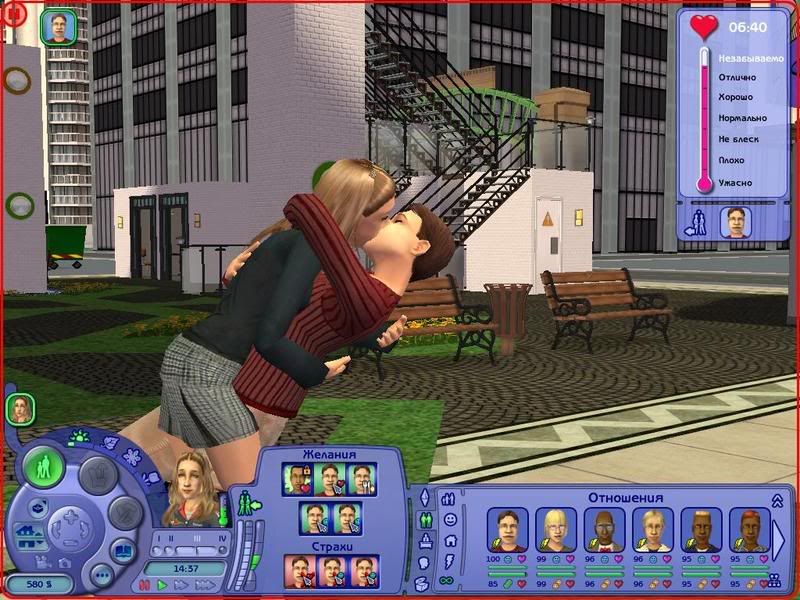Set game speed to normal play

pyautogui.click(x=163, y=584)
